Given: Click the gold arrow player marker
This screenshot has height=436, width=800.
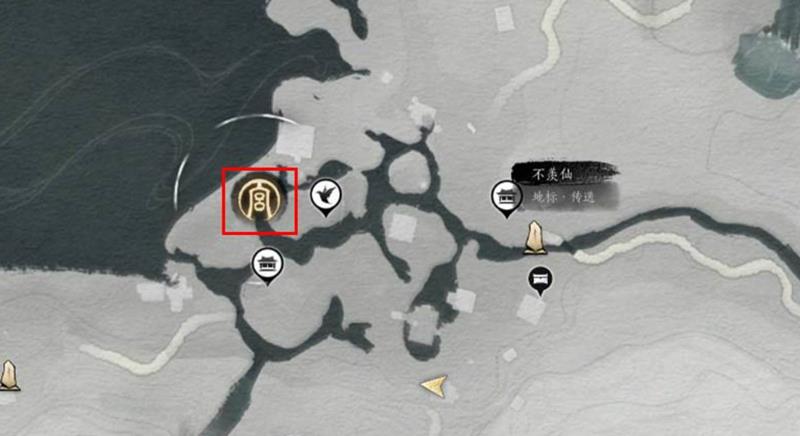Looking at the screenshot, I should [434, 385].
